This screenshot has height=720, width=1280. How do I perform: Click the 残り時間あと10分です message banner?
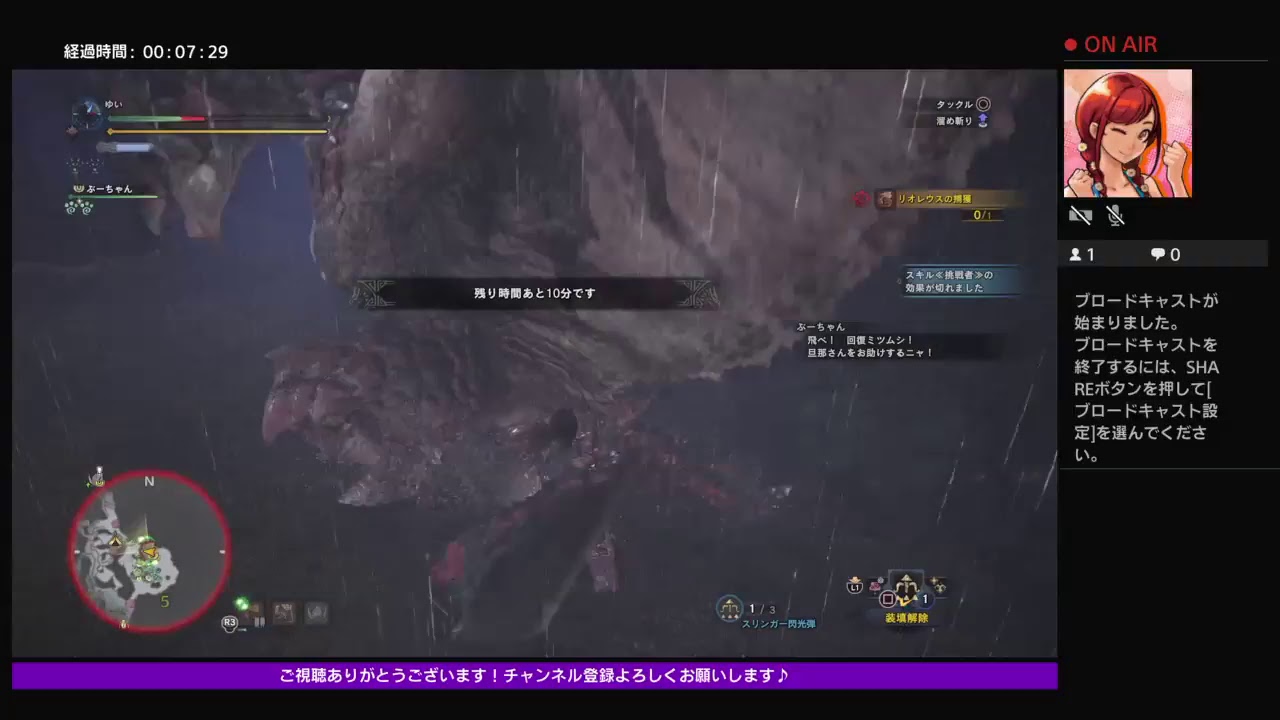coord(534,293)
